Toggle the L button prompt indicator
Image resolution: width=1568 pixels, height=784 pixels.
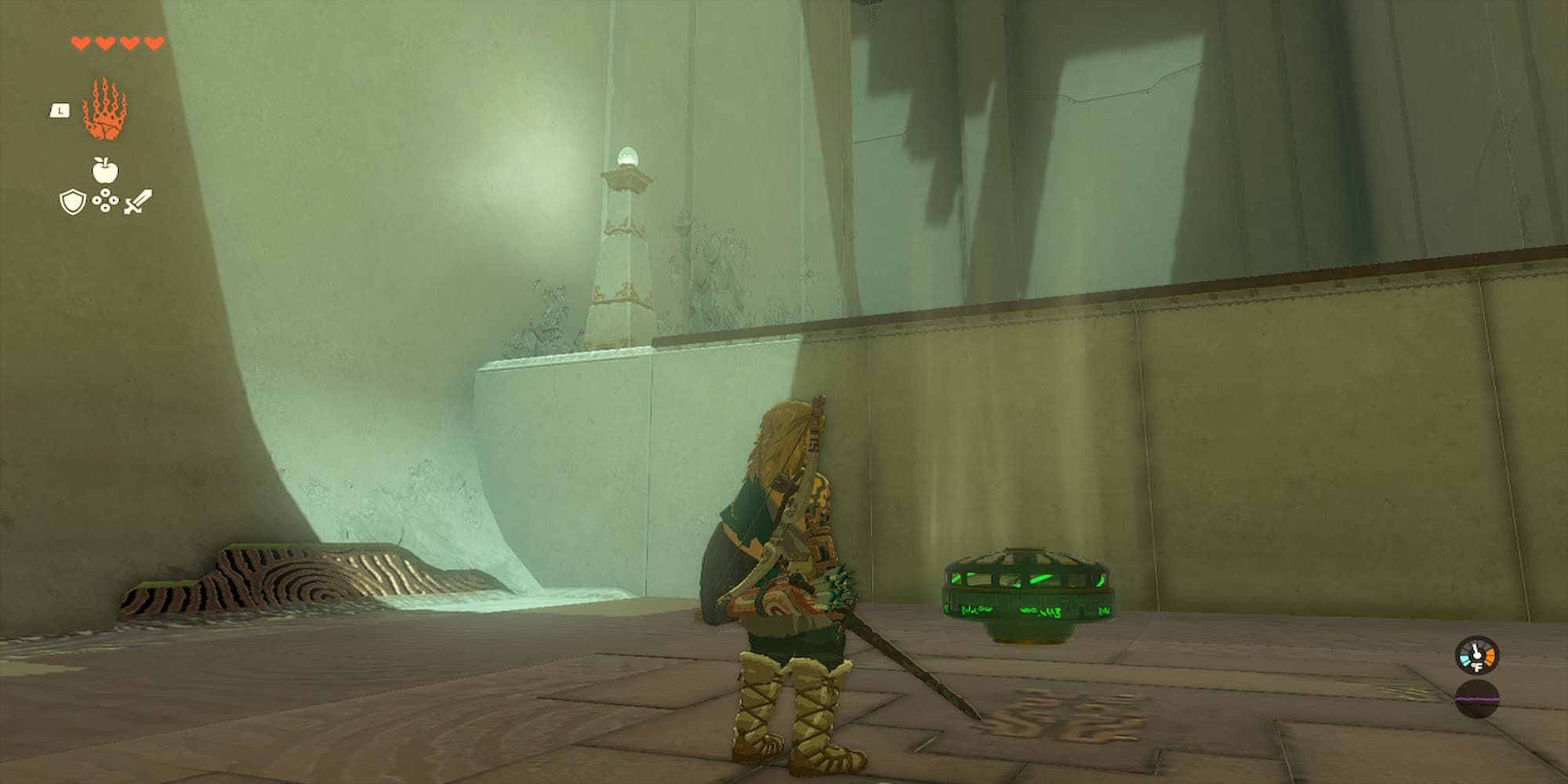coord(60,111)
